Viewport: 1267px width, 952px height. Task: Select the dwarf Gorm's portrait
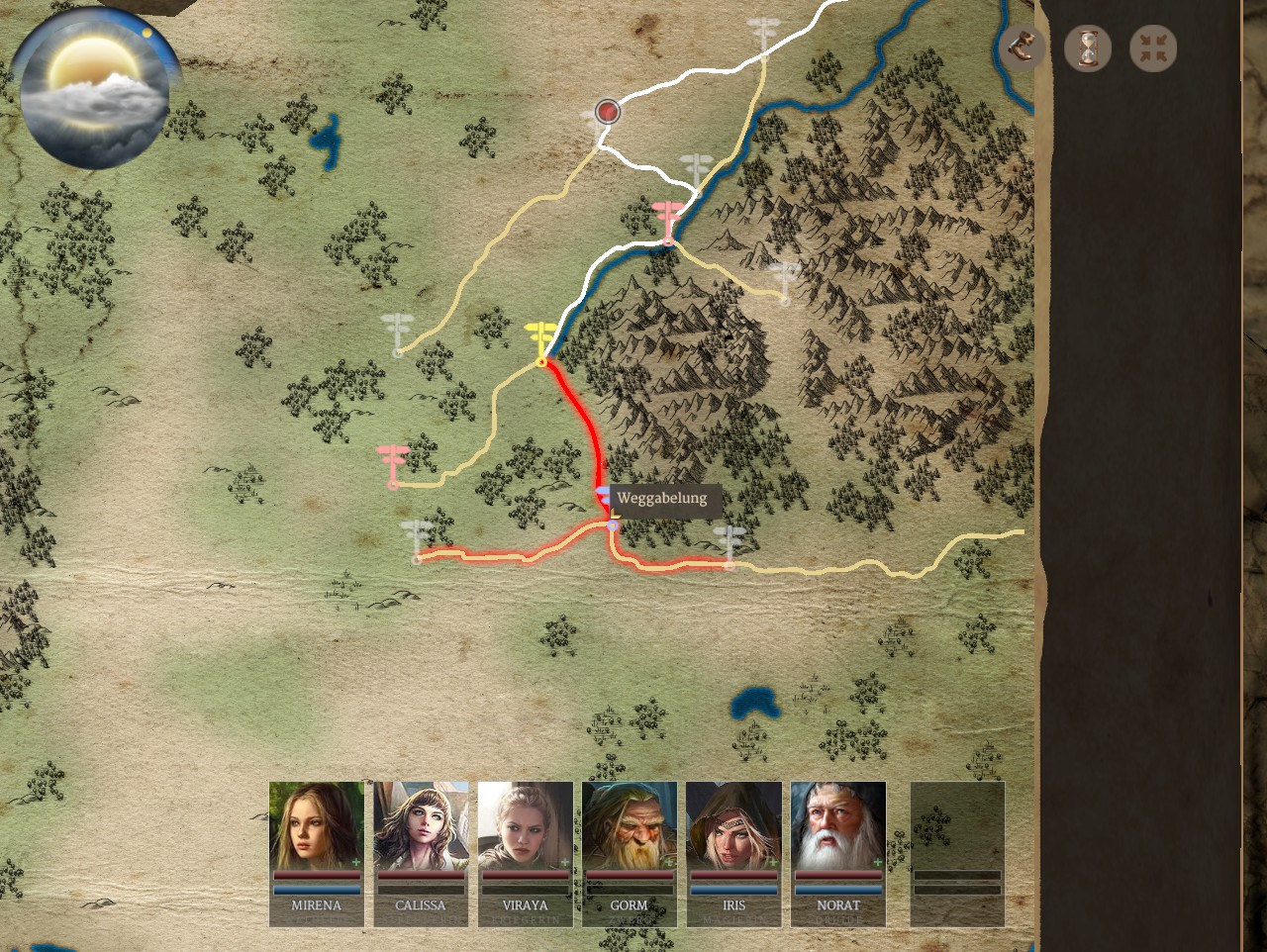[x=630, y=826]
